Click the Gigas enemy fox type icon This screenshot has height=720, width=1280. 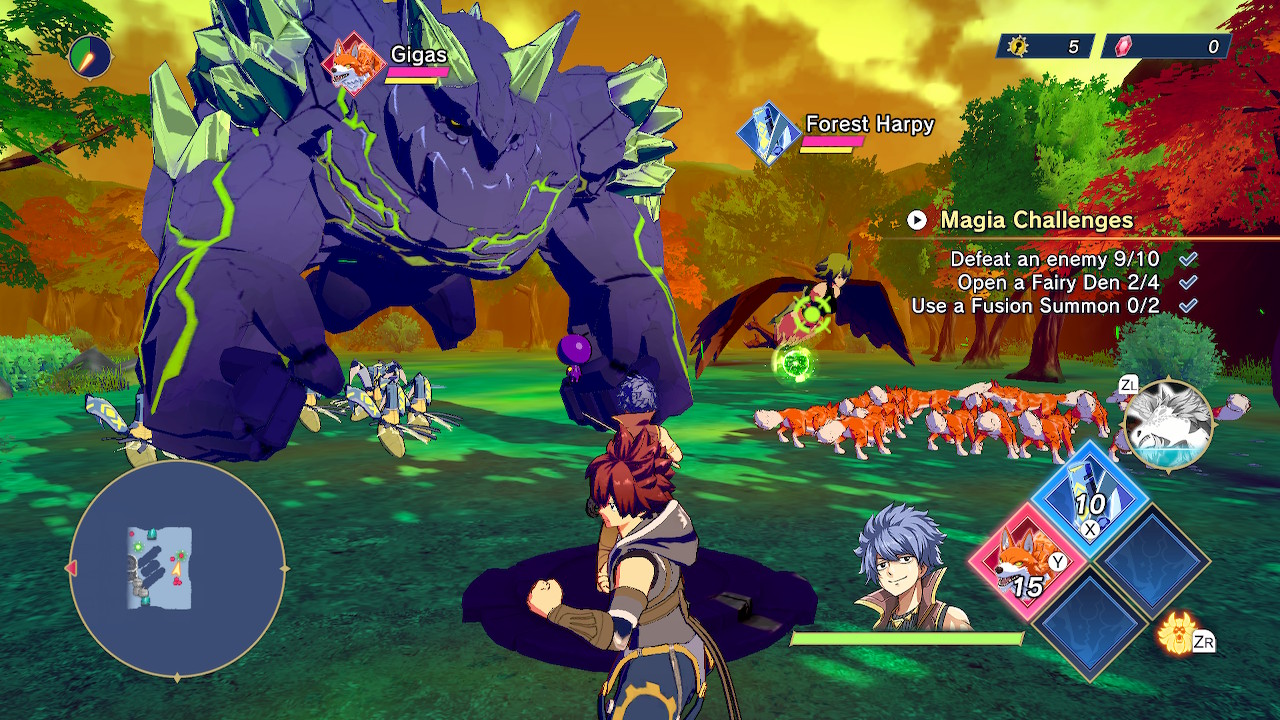(354, 64)
